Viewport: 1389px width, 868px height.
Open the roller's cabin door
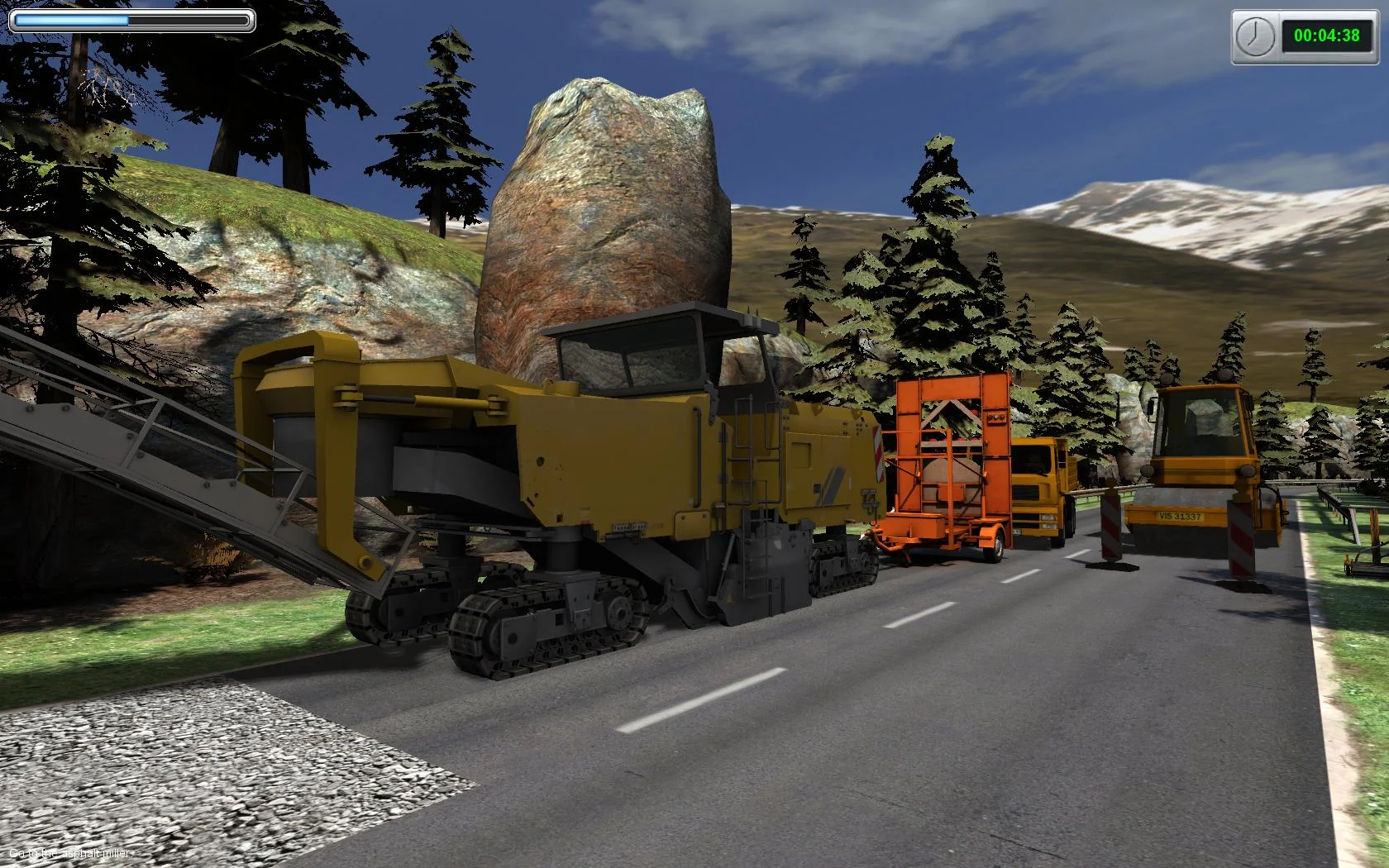(1199, 430)
